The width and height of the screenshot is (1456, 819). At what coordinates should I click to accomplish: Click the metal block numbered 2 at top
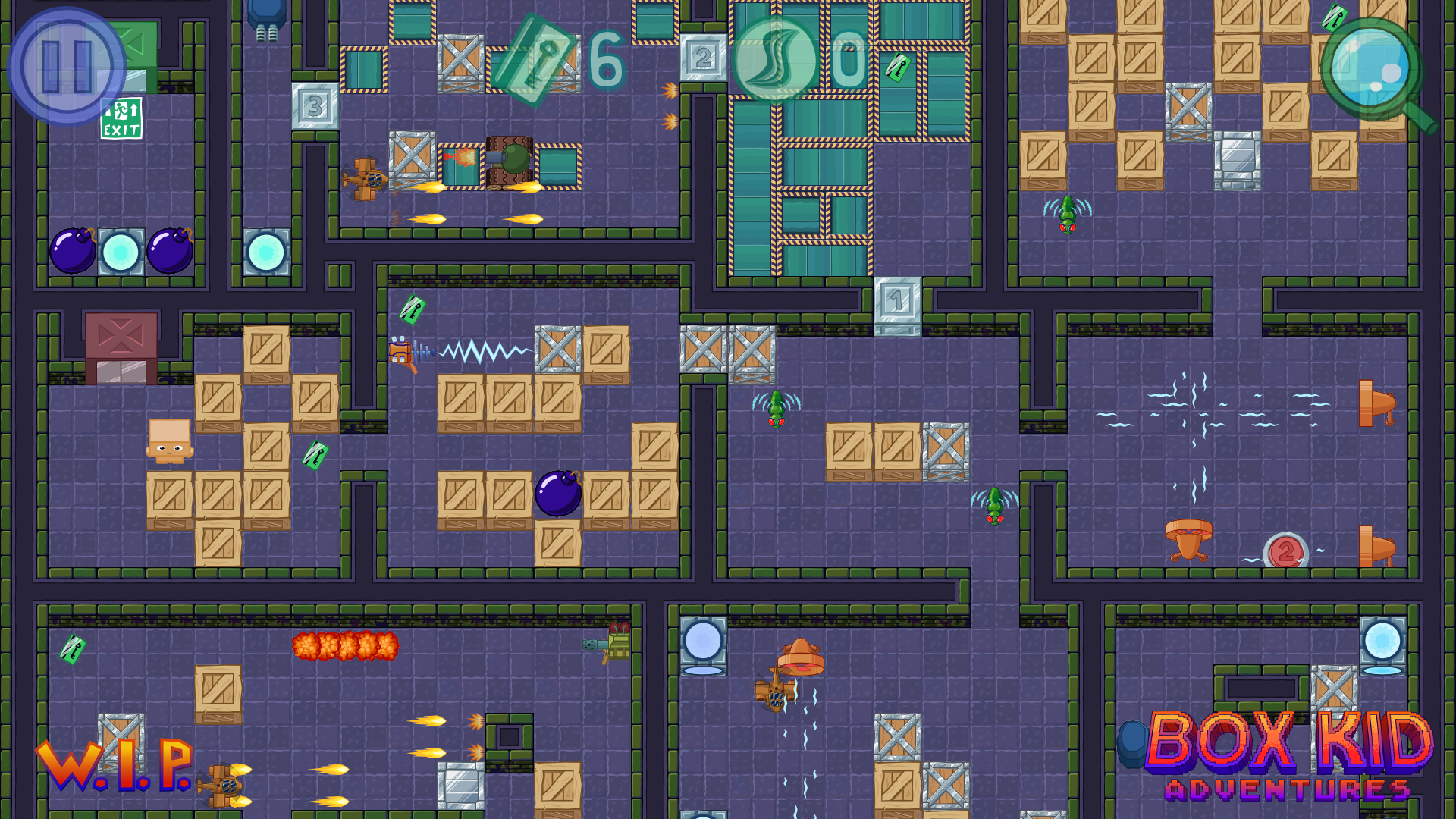tap(704, 57)
